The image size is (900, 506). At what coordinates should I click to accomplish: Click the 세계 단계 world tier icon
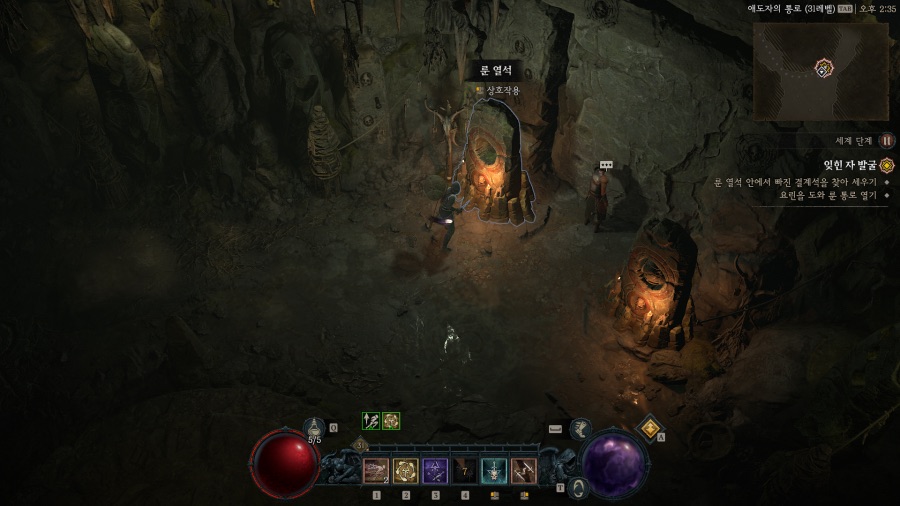pyautogui.click(x=887, y=141)
